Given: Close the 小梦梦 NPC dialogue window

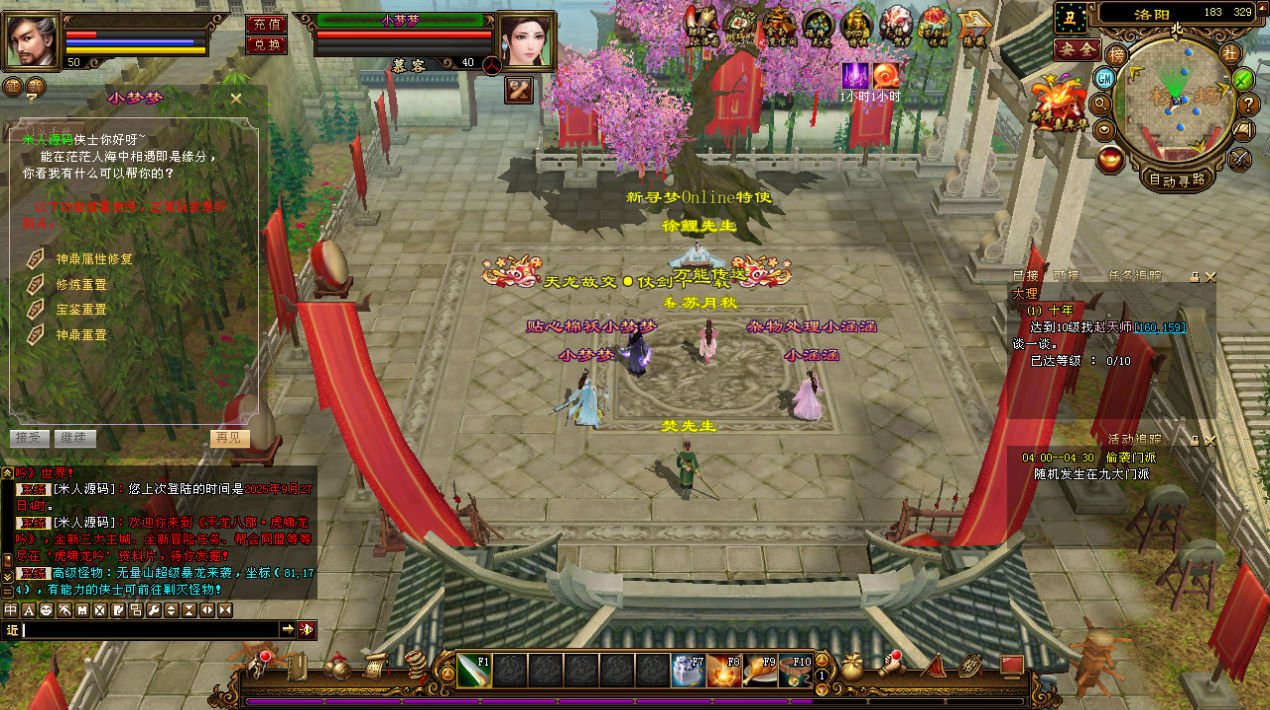Looking at the screenshot, I should point(236,98).
